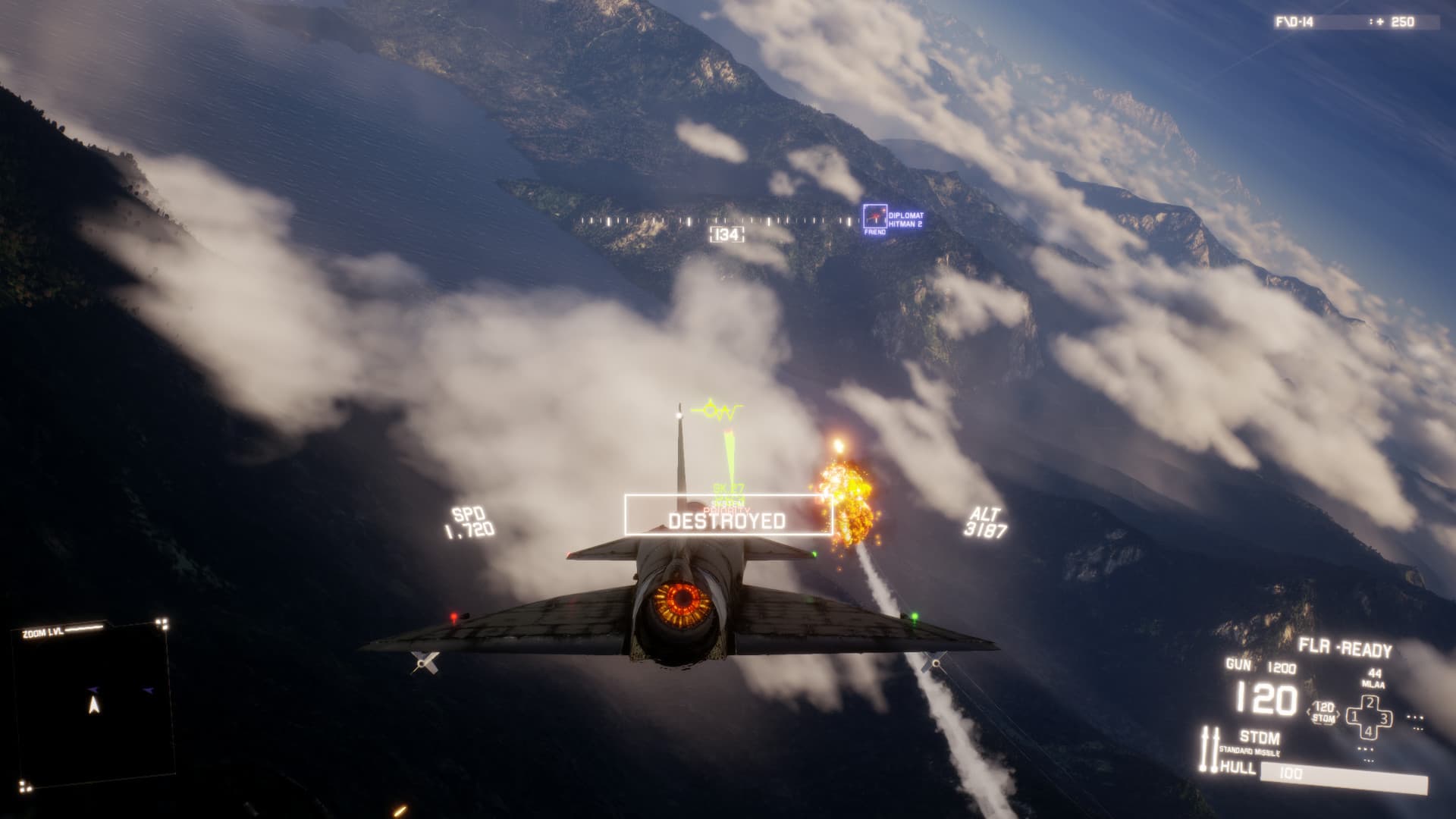Toggle weapon slot 3 on the d-pad selector
Image resolution: width=1456 pixels, height=819 pixels.
tap(1385, 718)
